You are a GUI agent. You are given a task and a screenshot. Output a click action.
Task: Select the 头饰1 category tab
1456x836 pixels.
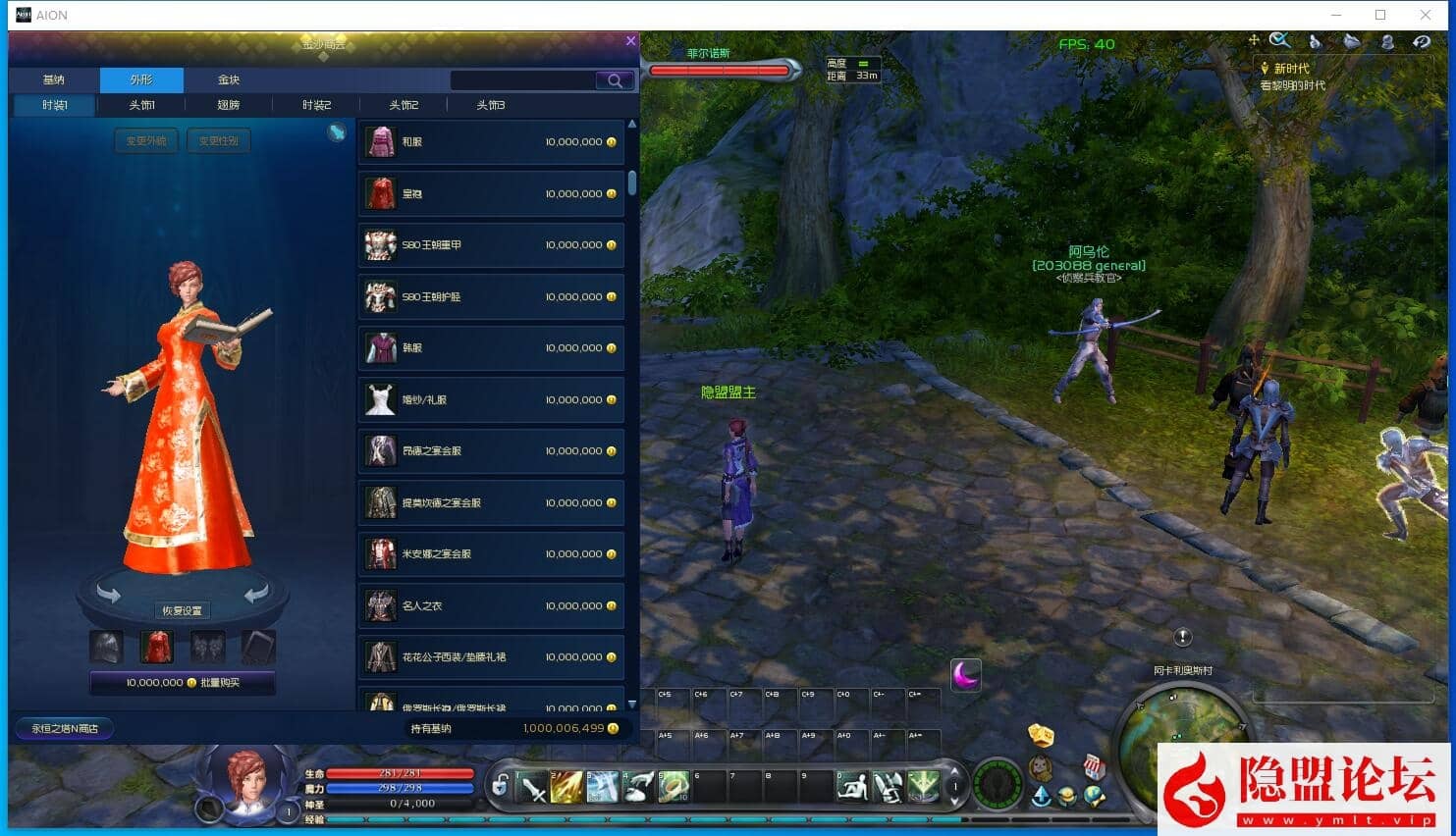click(x=141, y=105)
